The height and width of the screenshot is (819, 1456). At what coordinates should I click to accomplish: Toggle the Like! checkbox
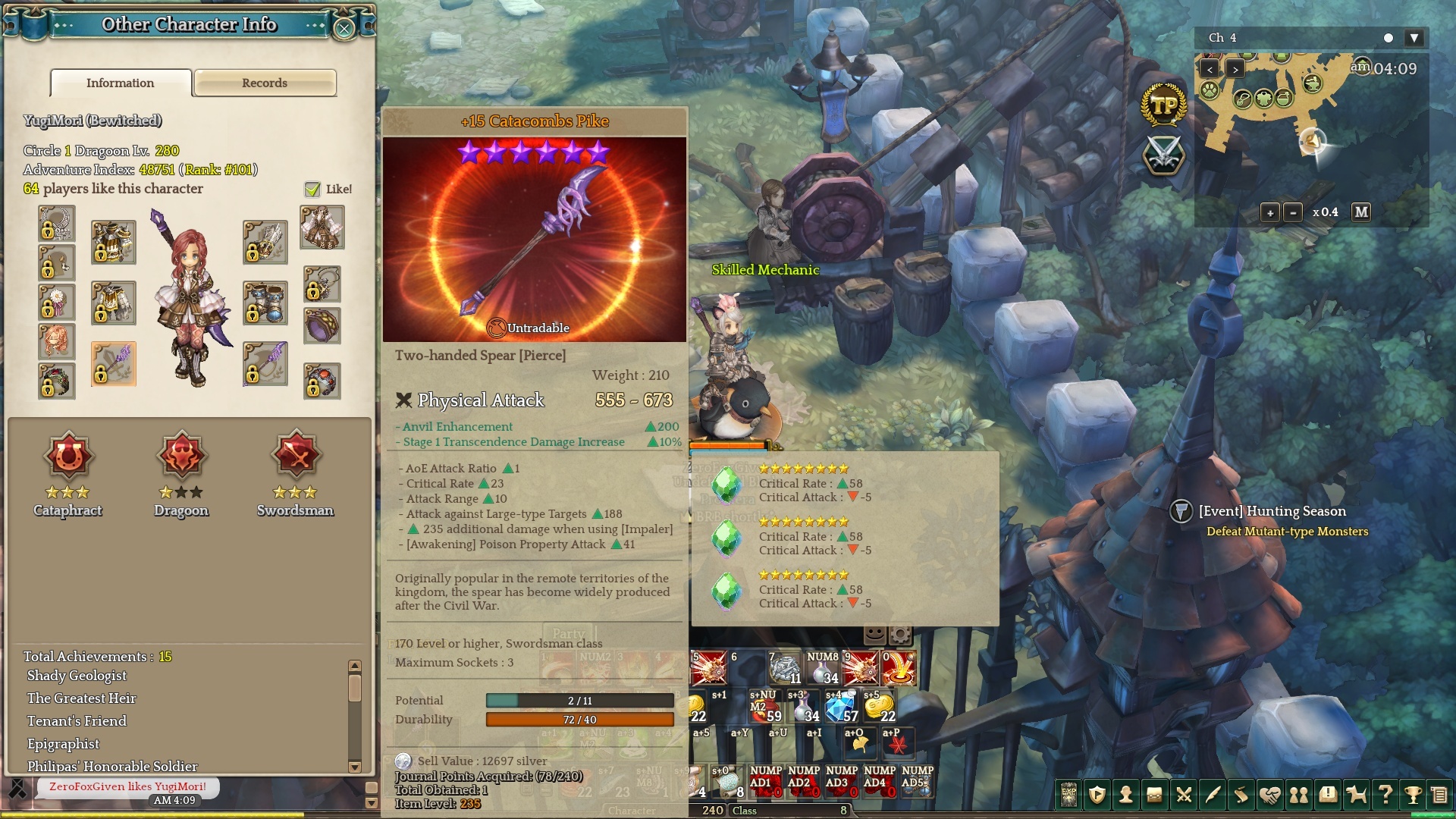pyautogui.click(x=312, y=190)
